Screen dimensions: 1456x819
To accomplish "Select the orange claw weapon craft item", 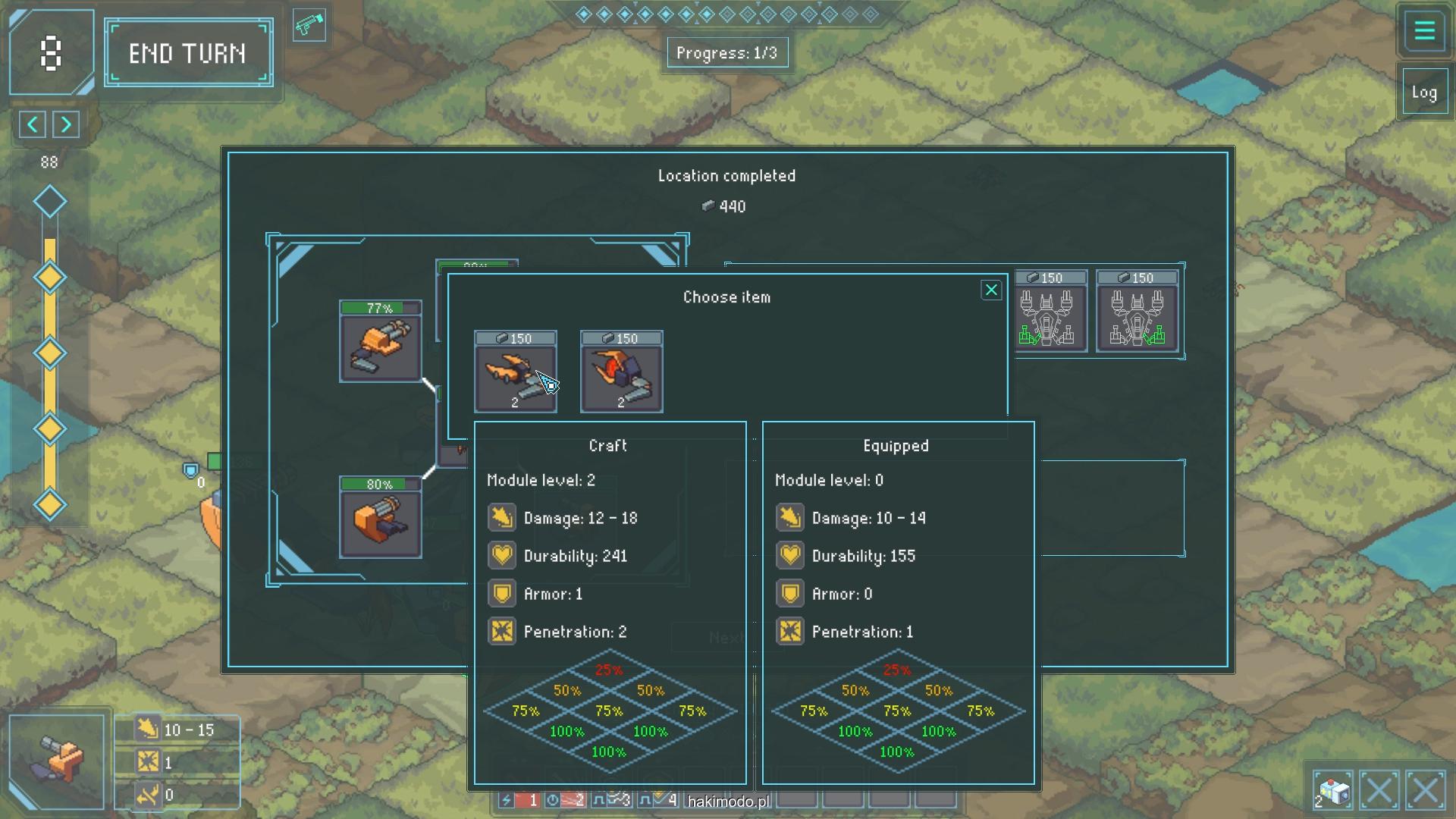I will click(516, 372).
